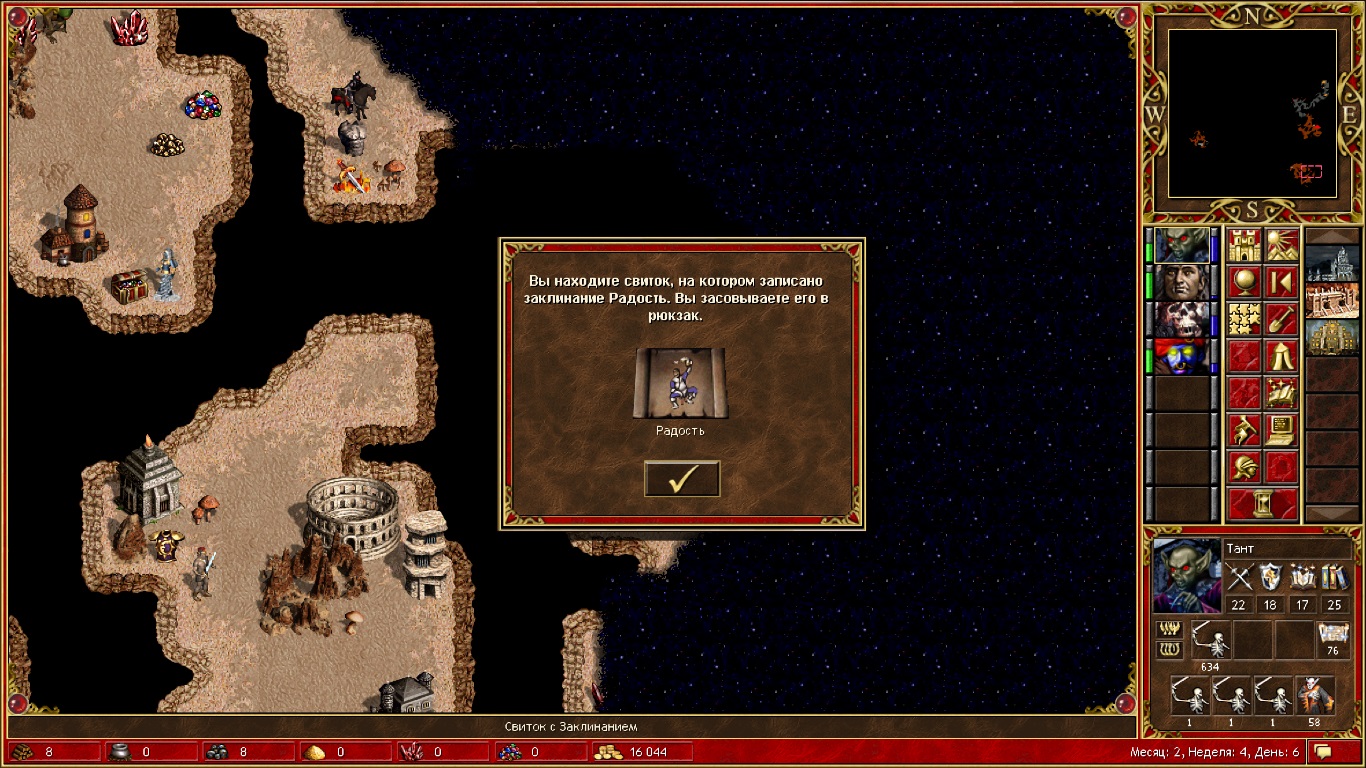Click the minimap in the corner
1366x768 pixels.
pyautogui.click(x=1252, y=113)
